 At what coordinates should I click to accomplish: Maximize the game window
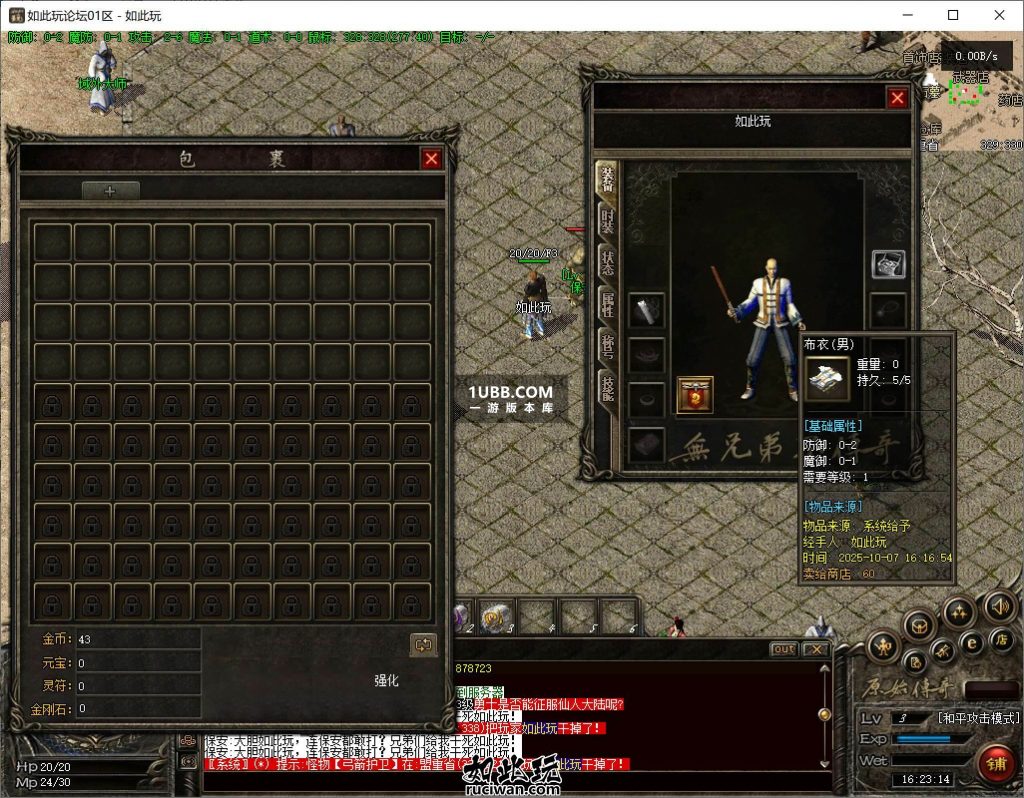click(953, 15)
